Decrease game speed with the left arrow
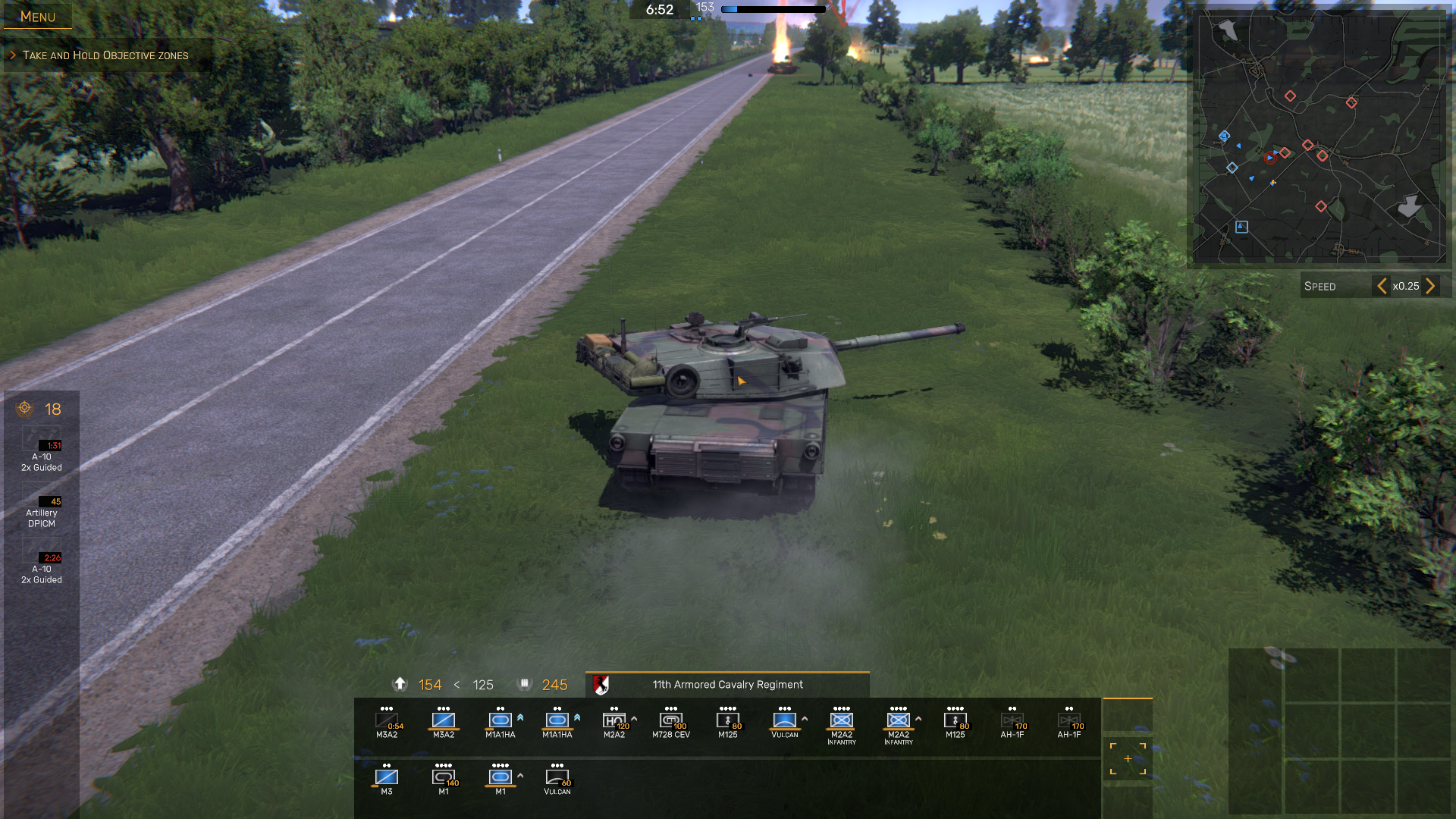The height and width of the screenshot is (819, 1456). [x=1382, y=286]
